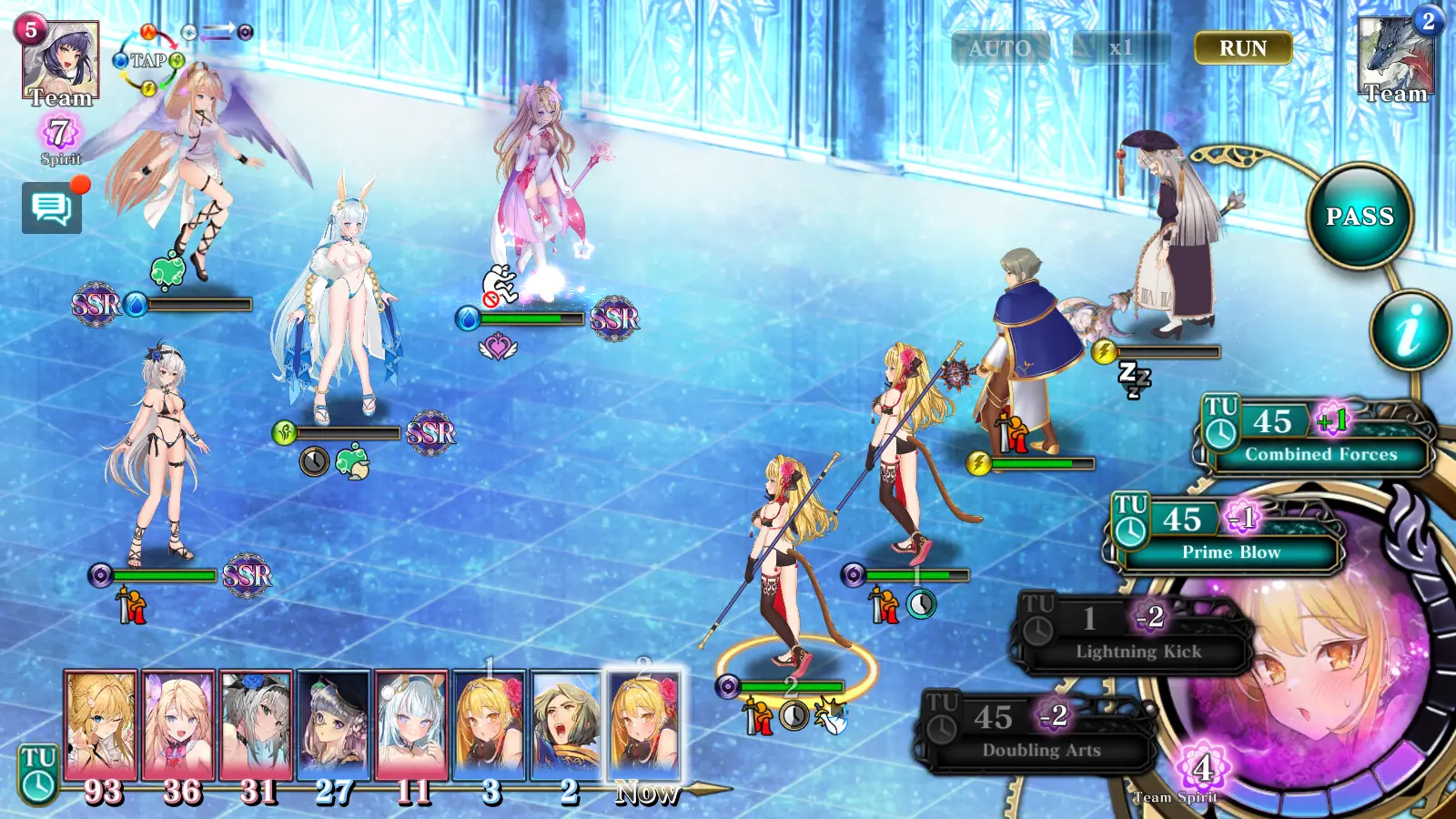Click the TU clock icon by turn order
The width and height of the screenshot is (1456, 819).
(38, 775)
